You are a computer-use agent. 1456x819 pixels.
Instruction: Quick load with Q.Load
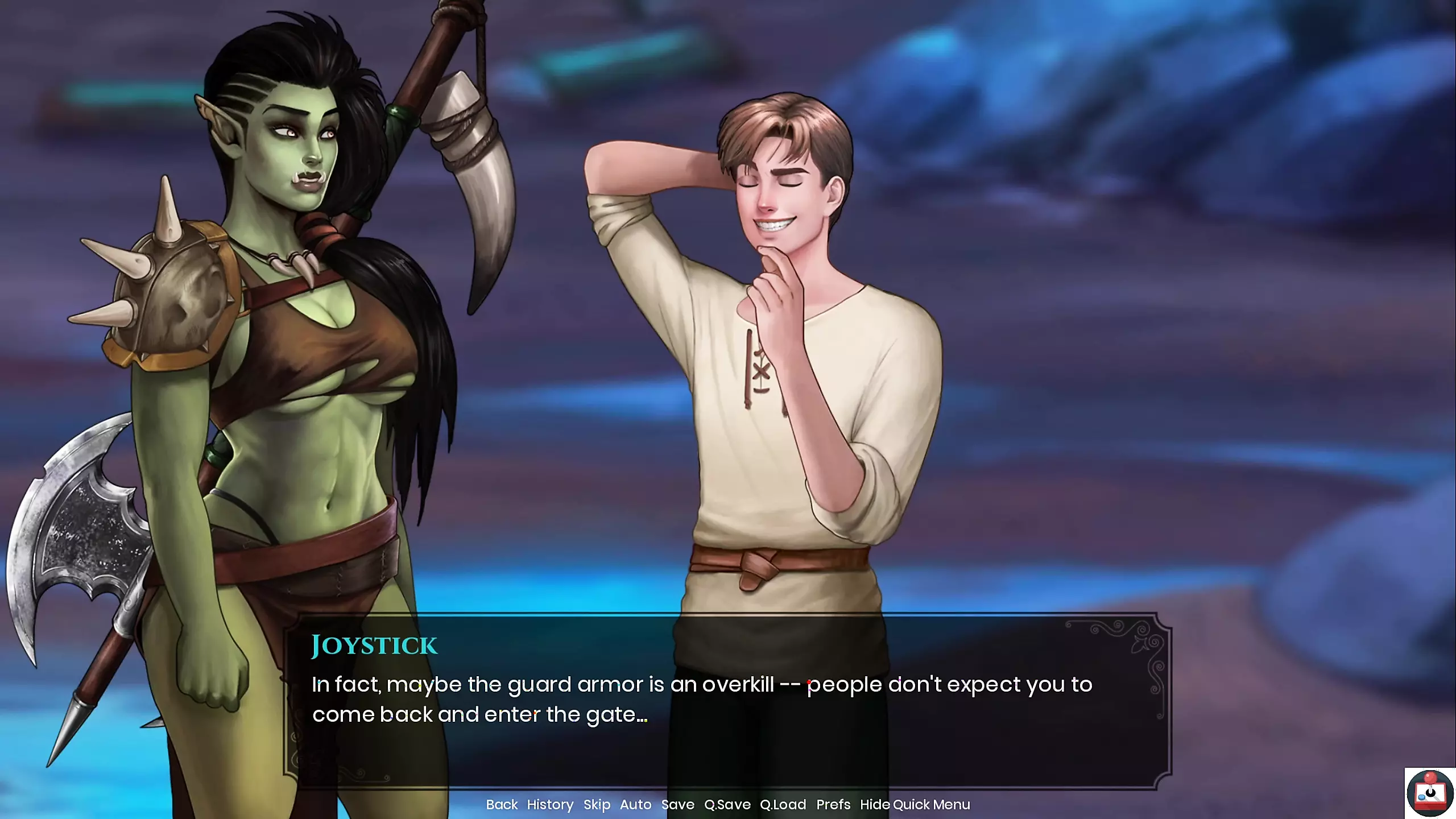click(783, 804)
